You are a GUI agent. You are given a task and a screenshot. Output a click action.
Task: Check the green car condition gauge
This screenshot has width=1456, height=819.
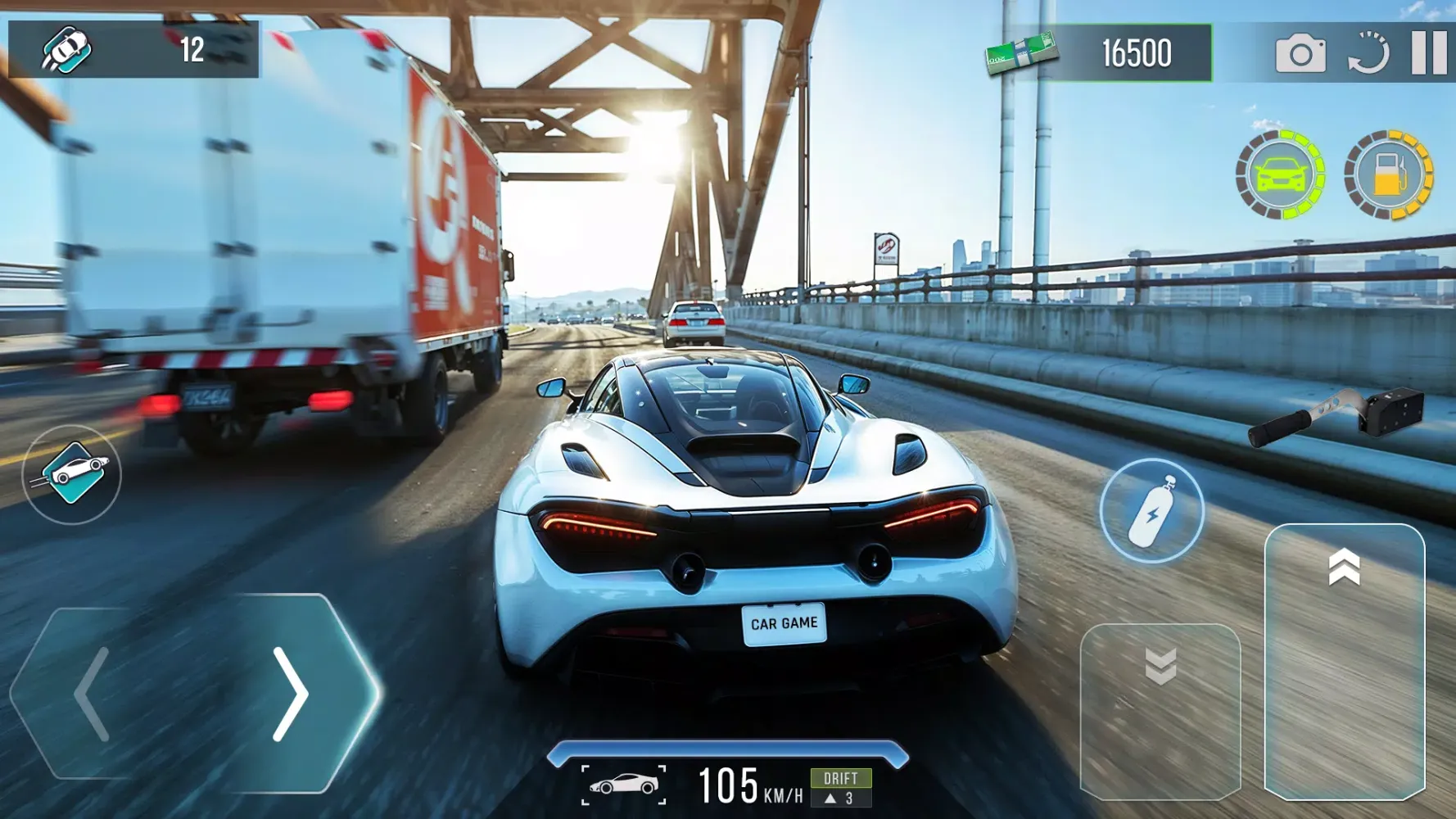click(1280, 174)
